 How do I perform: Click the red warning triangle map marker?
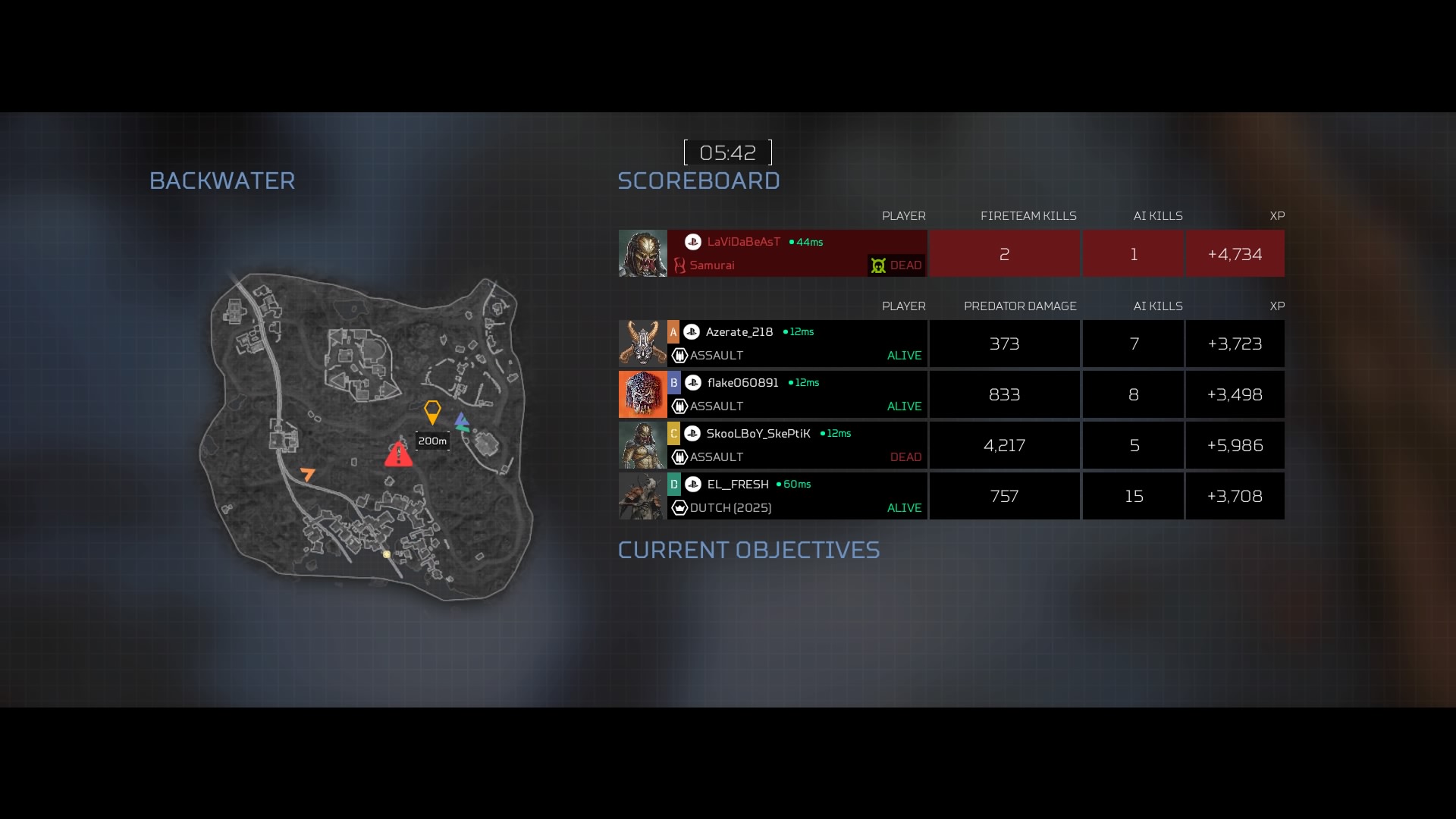coord(398,454)
